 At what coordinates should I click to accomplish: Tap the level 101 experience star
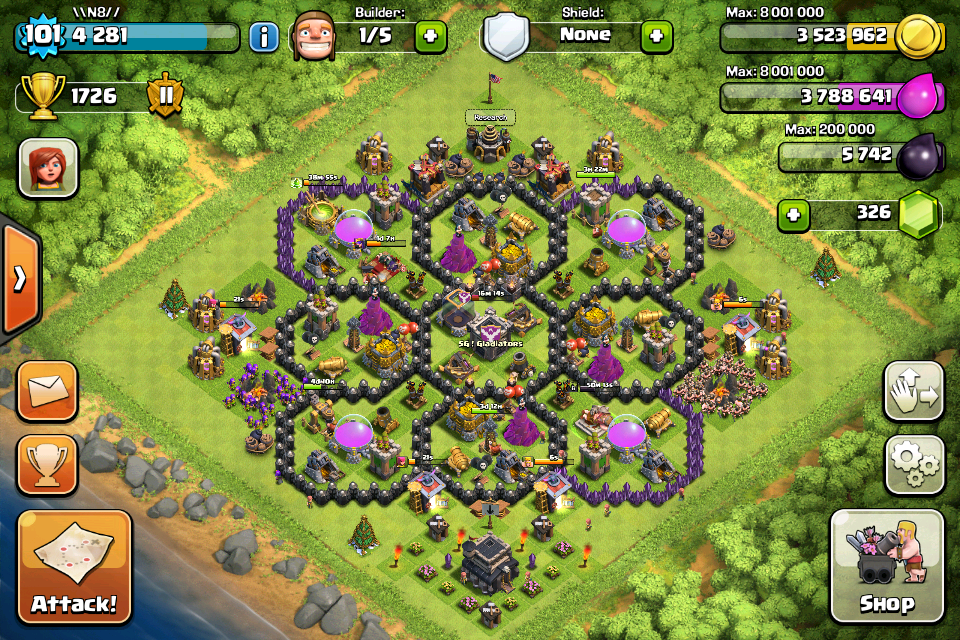click(x=38, y=36)
